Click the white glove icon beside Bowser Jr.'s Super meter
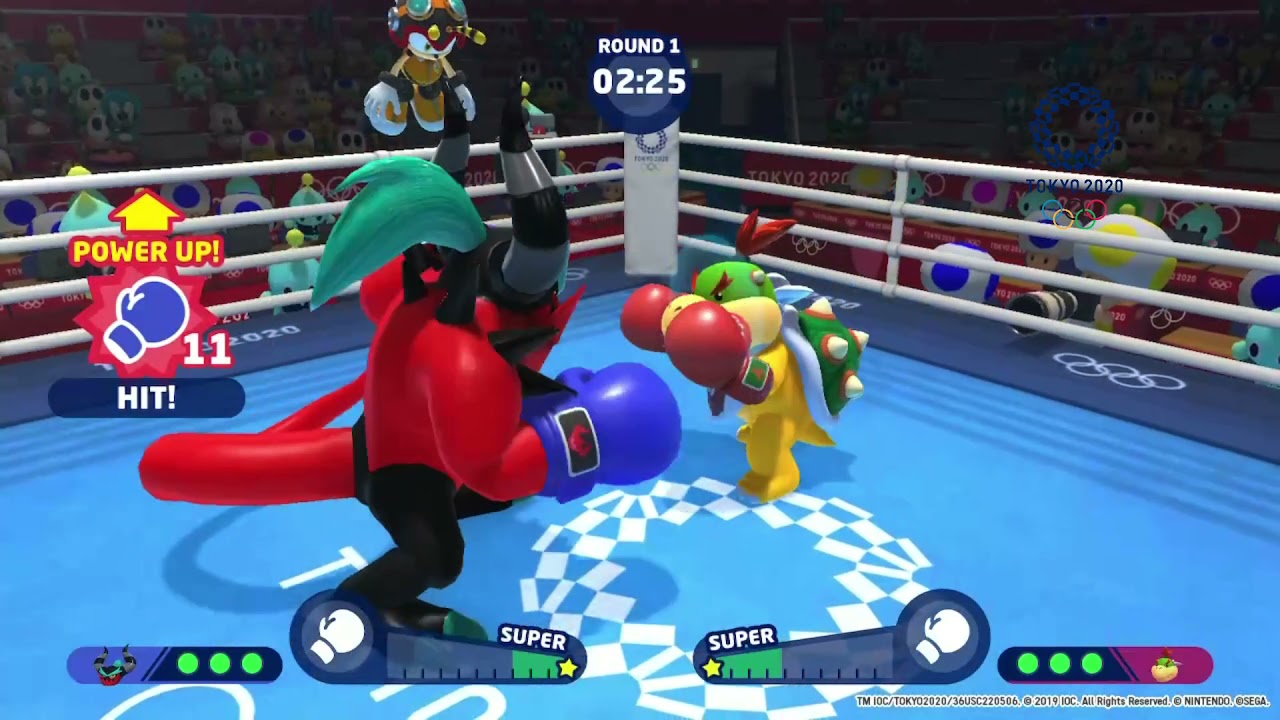The width and height of the screenshot is (1280, 720). pos(941,637)
